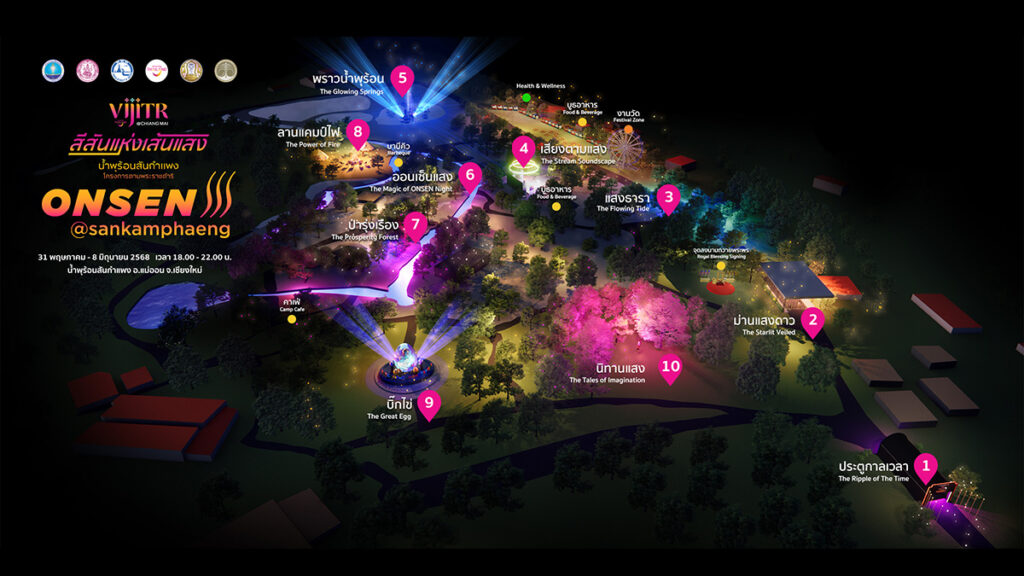
Task: Open marker 5, The Glowing Springs
Action: pos(402,76)
